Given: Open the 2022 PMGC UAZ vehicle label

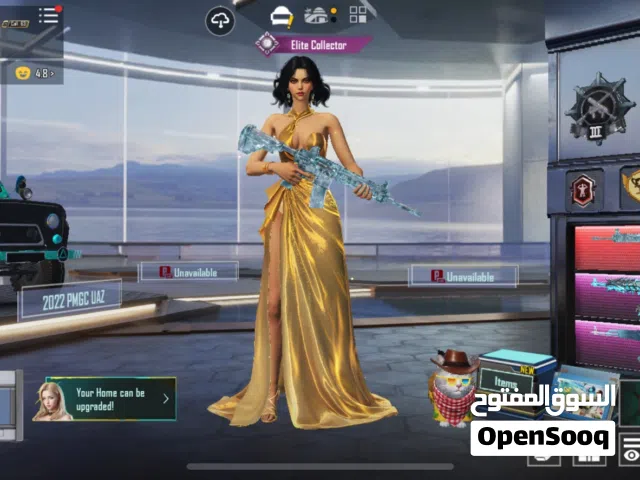Looking at the screenshot, I should tap(69, 299).
